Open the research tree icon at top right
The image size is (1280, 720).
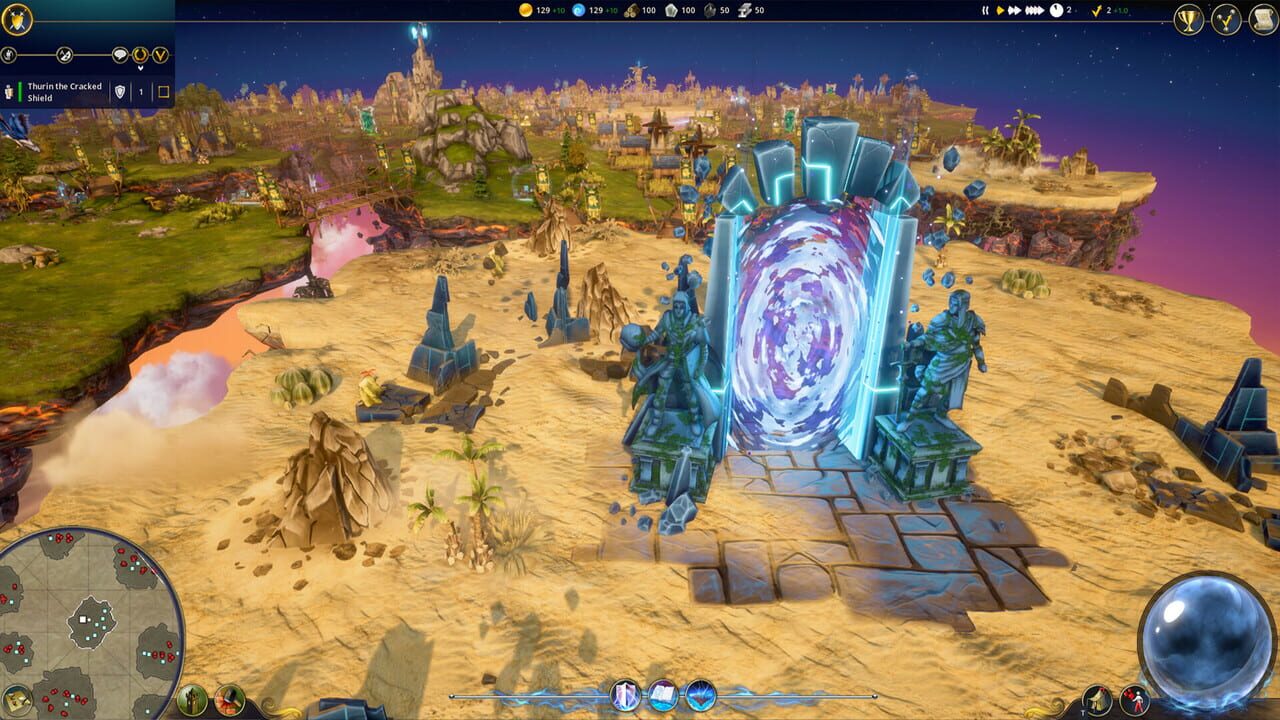coord(1228,18)
